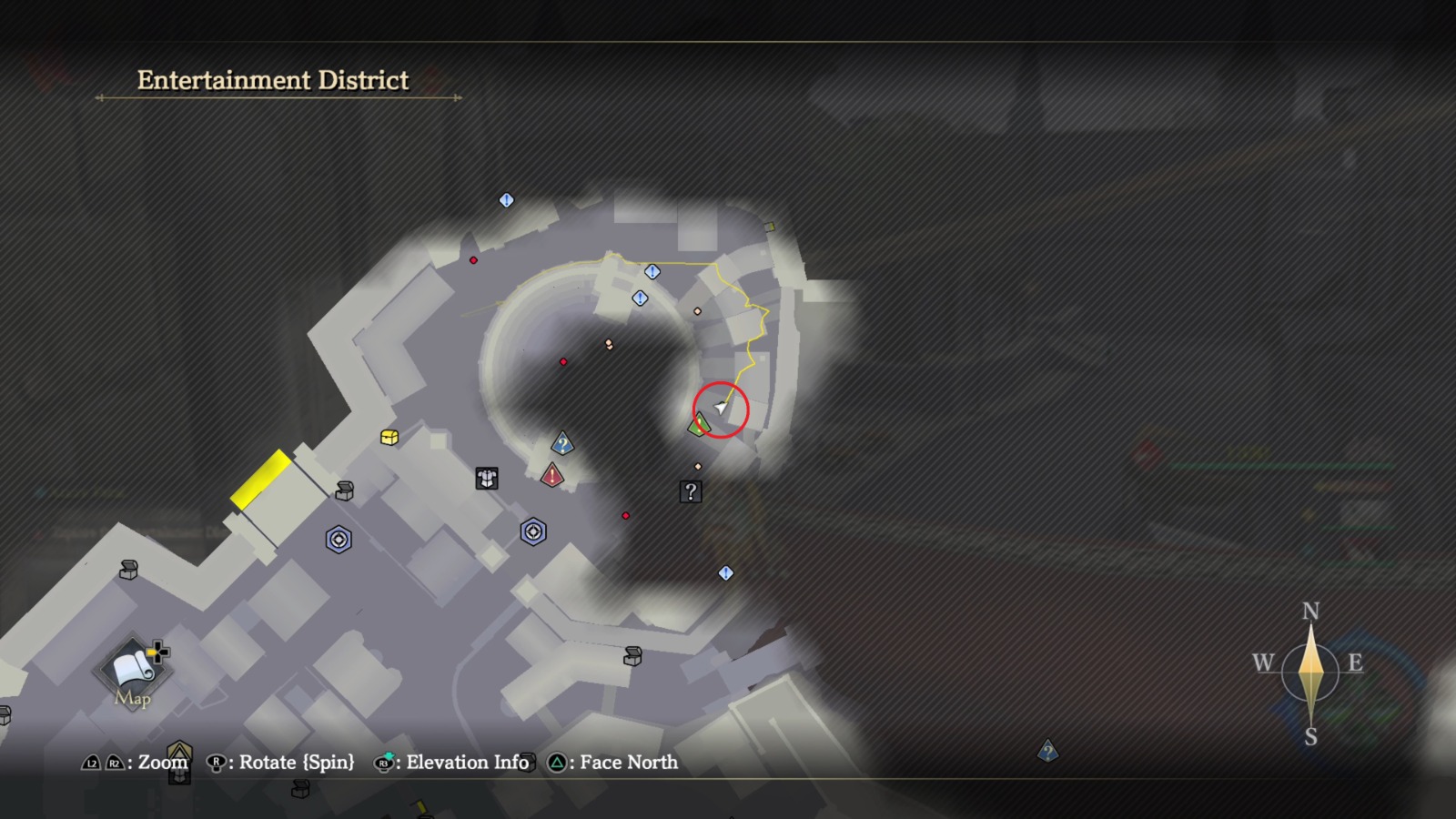Click the Entertainment District title label
Screen dimensions: 1456x819
pos(273,80)
